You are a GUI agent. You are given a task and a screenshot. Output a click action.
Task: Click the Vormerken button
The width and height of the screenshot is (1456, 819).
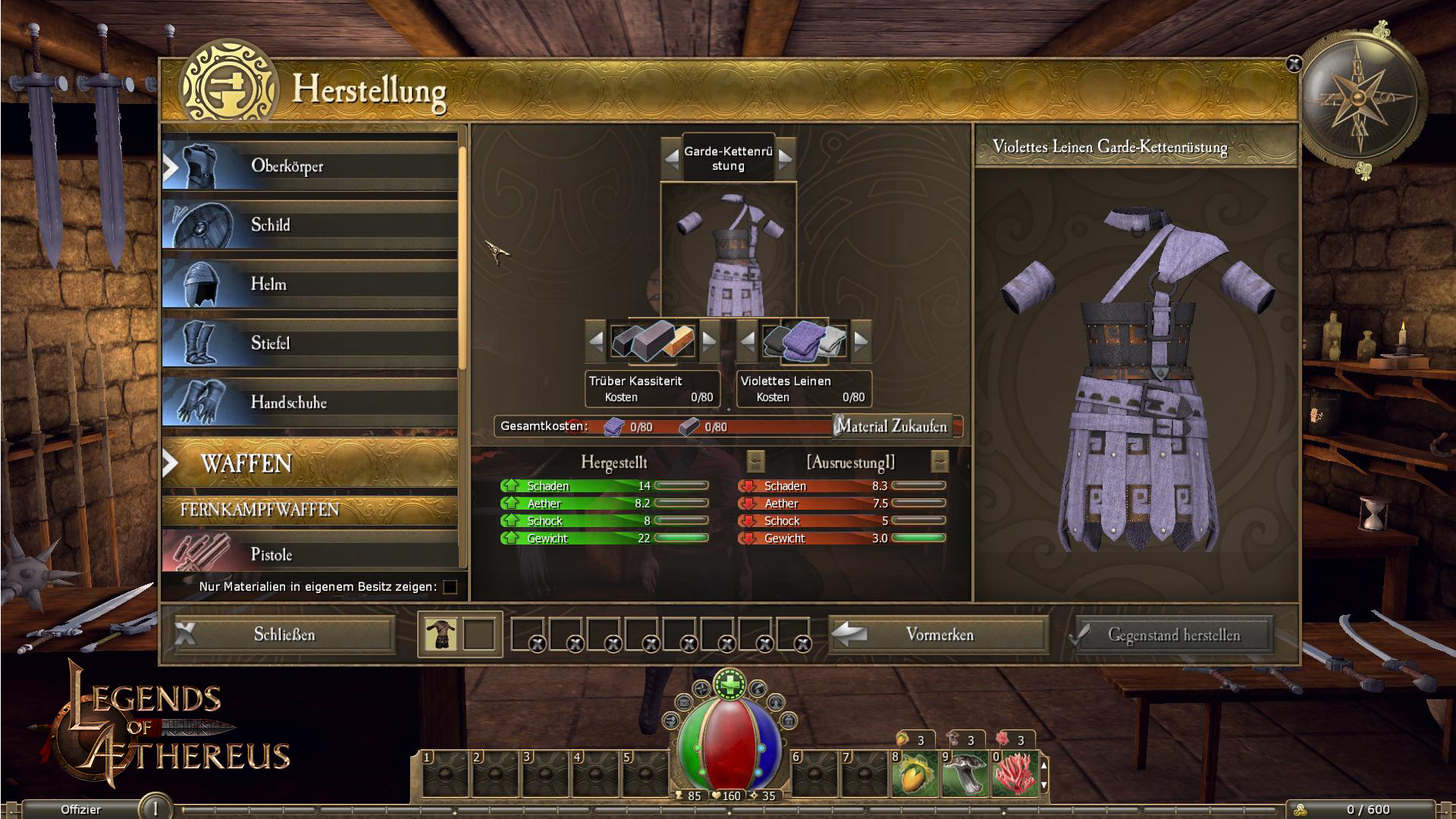pyautogui.click(x=939, y=635)
